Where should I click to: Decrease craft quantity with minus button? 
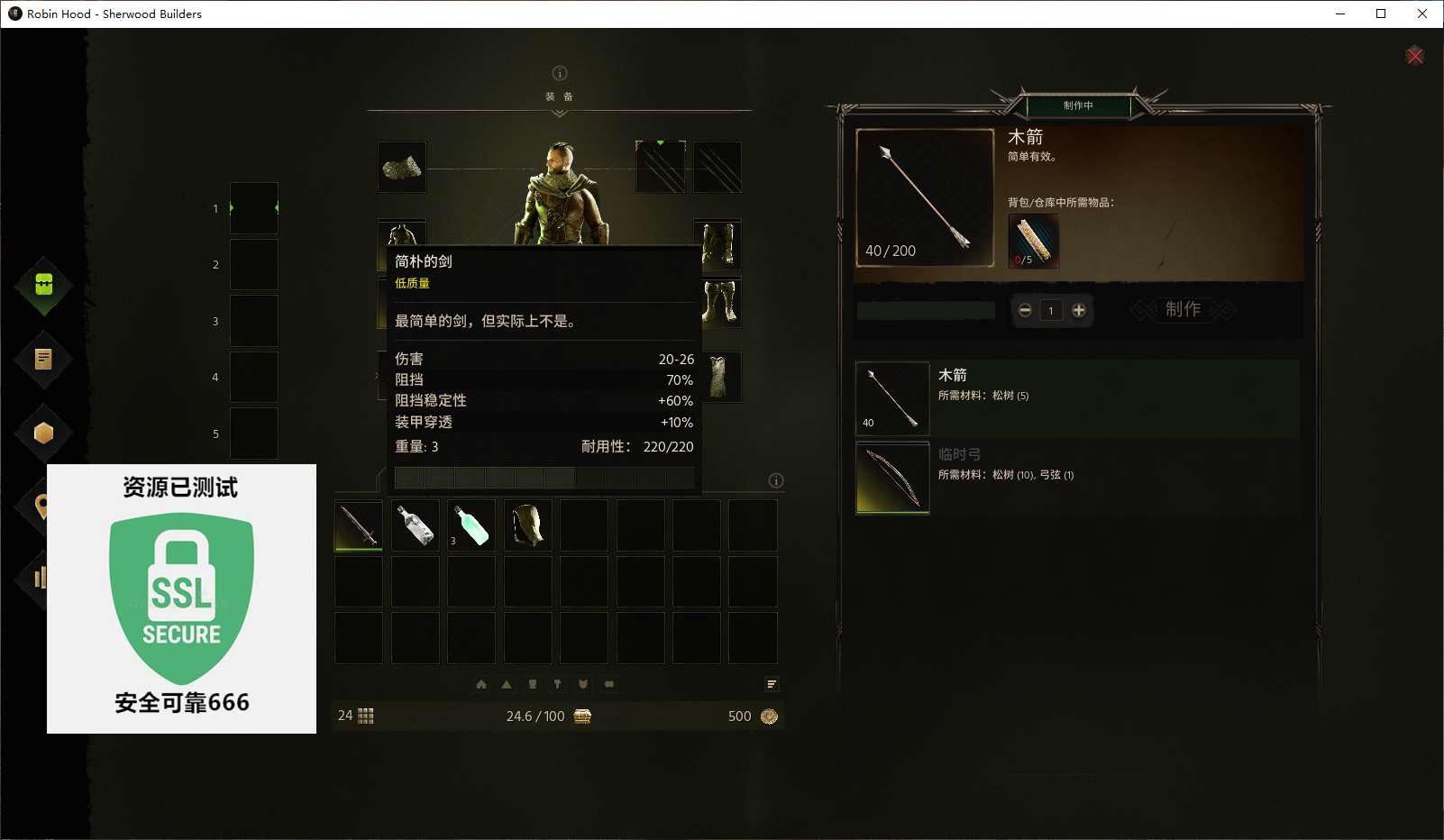[1025, 310]
